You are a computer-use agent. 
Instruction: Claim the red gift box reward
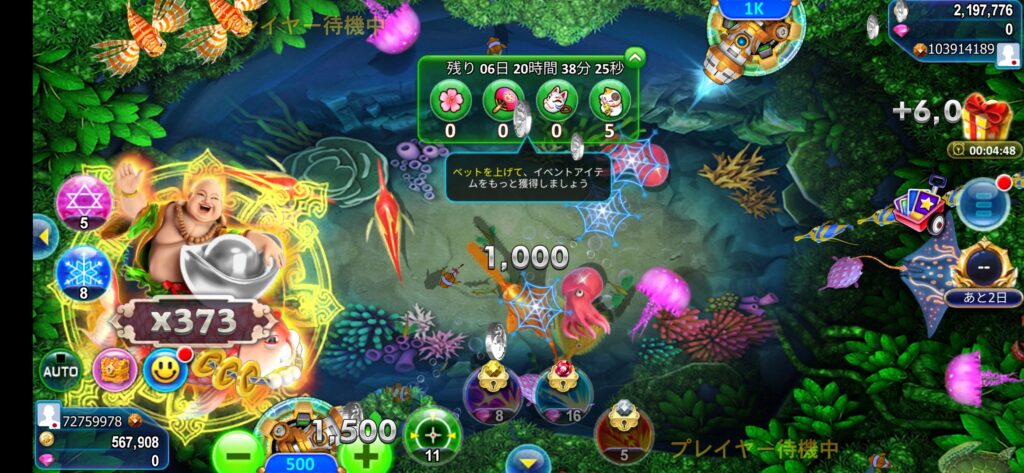point(986,118)
